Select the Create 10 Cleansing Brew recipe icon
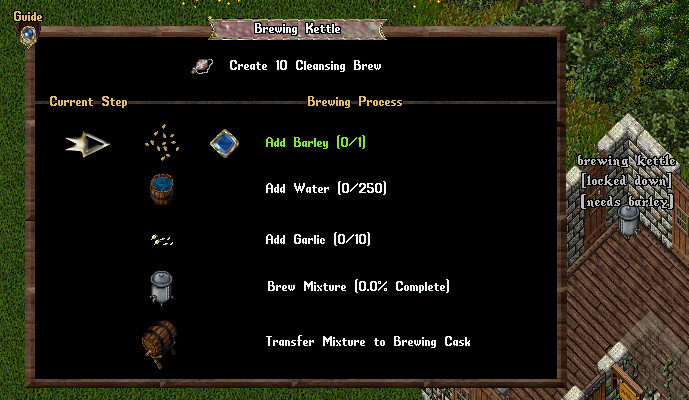Viewport: 689px width, 400px height. tap(202, 66)
